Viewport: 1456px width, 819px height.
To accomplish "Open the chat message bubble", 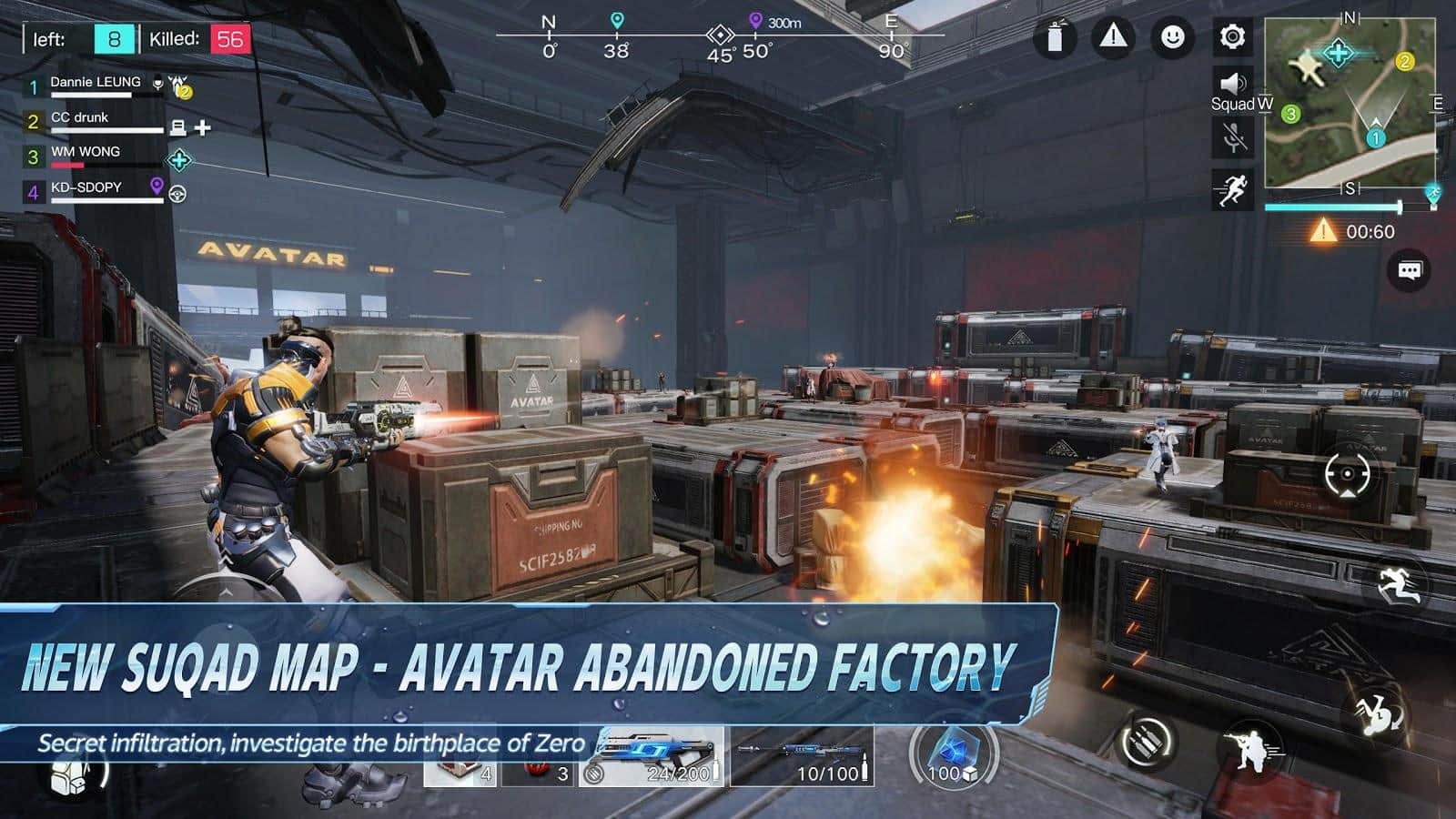I will 1410,269.
